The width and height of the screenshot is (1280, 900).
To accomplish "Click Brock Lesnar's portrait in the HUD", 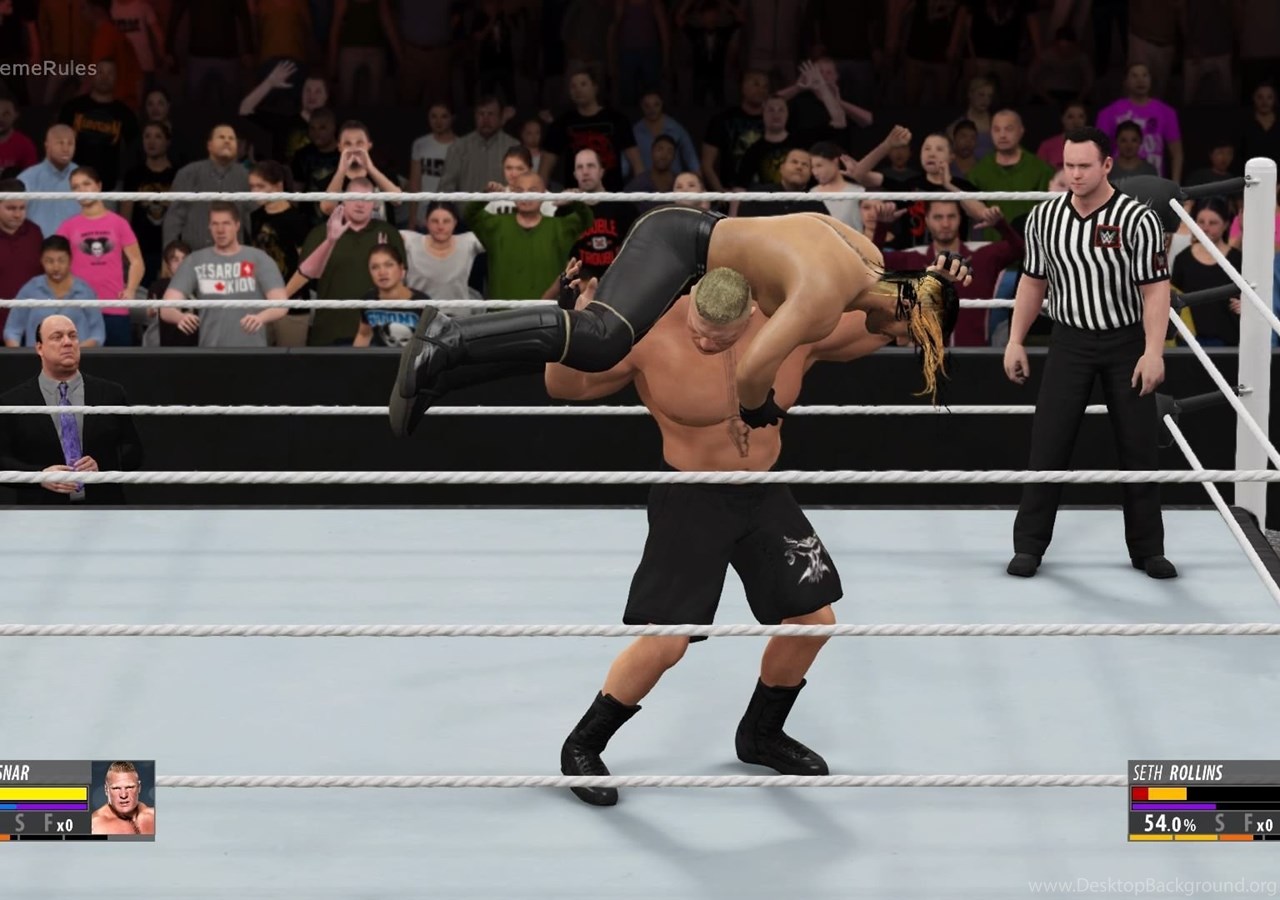I will [123, 798].
